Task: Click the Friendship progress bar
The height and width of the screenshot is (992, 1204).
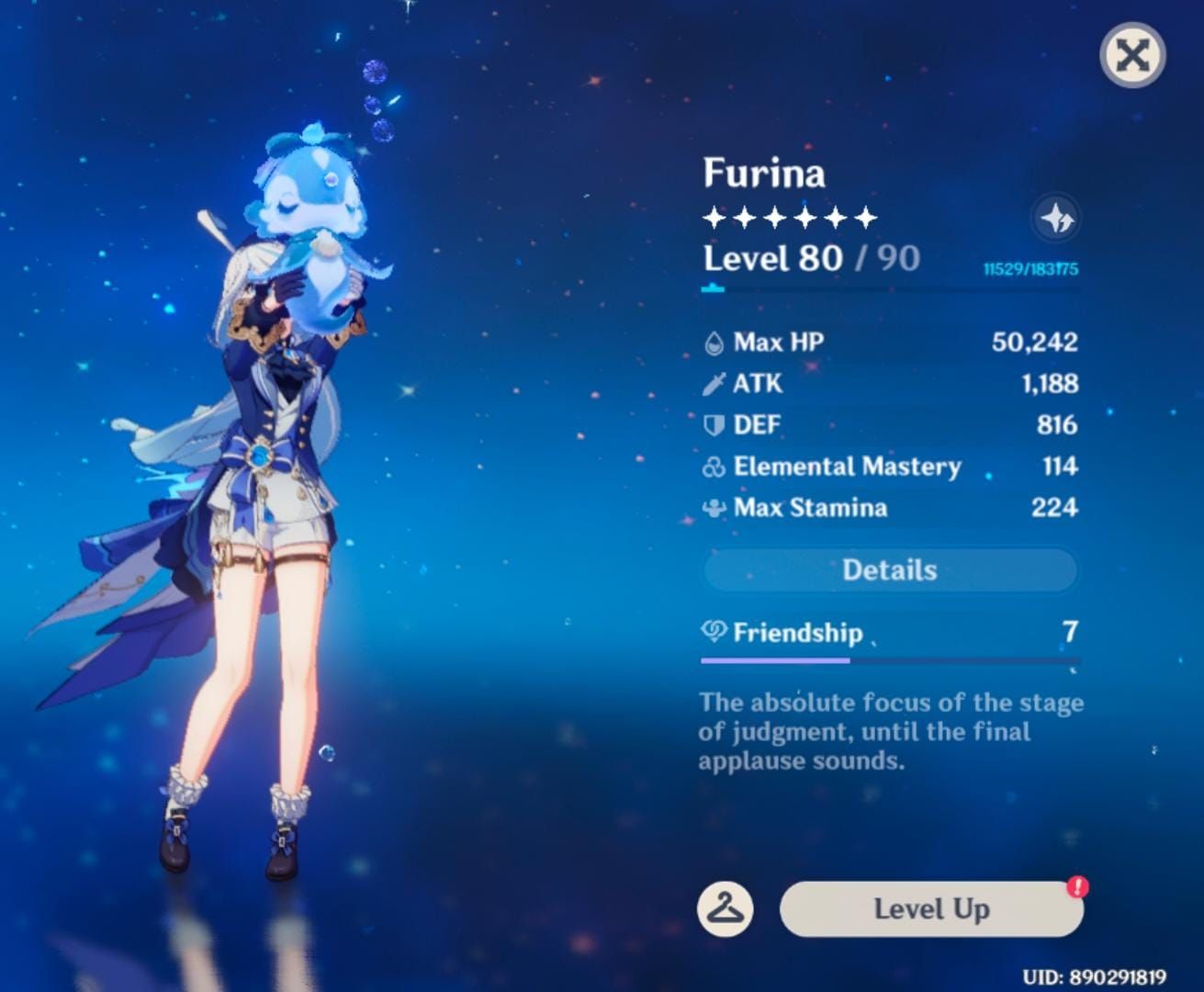Action: tap(888, 659)
